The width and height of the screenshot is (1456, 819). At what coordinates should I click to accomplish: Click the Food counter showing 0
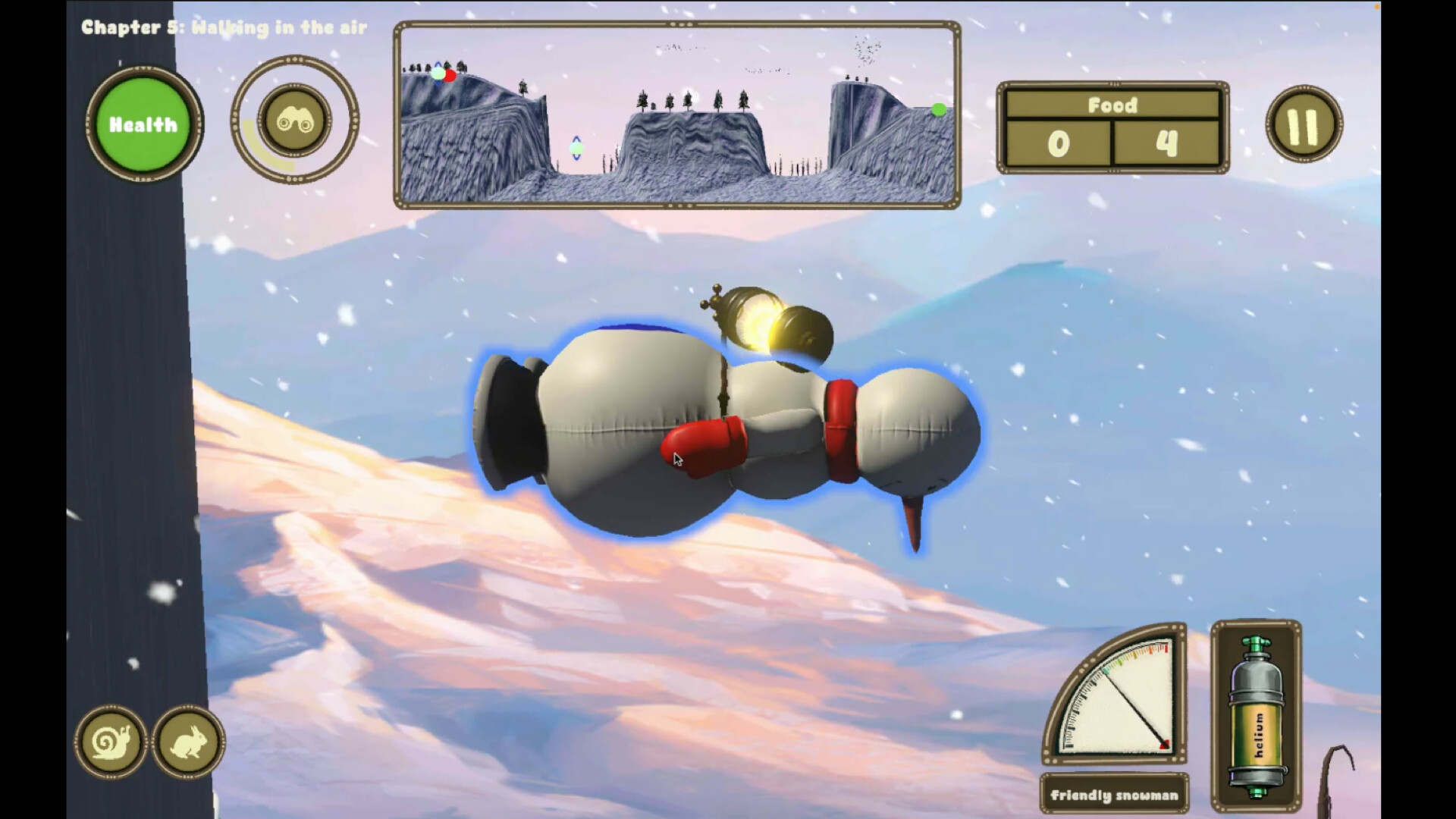(x=1059, y=141)
